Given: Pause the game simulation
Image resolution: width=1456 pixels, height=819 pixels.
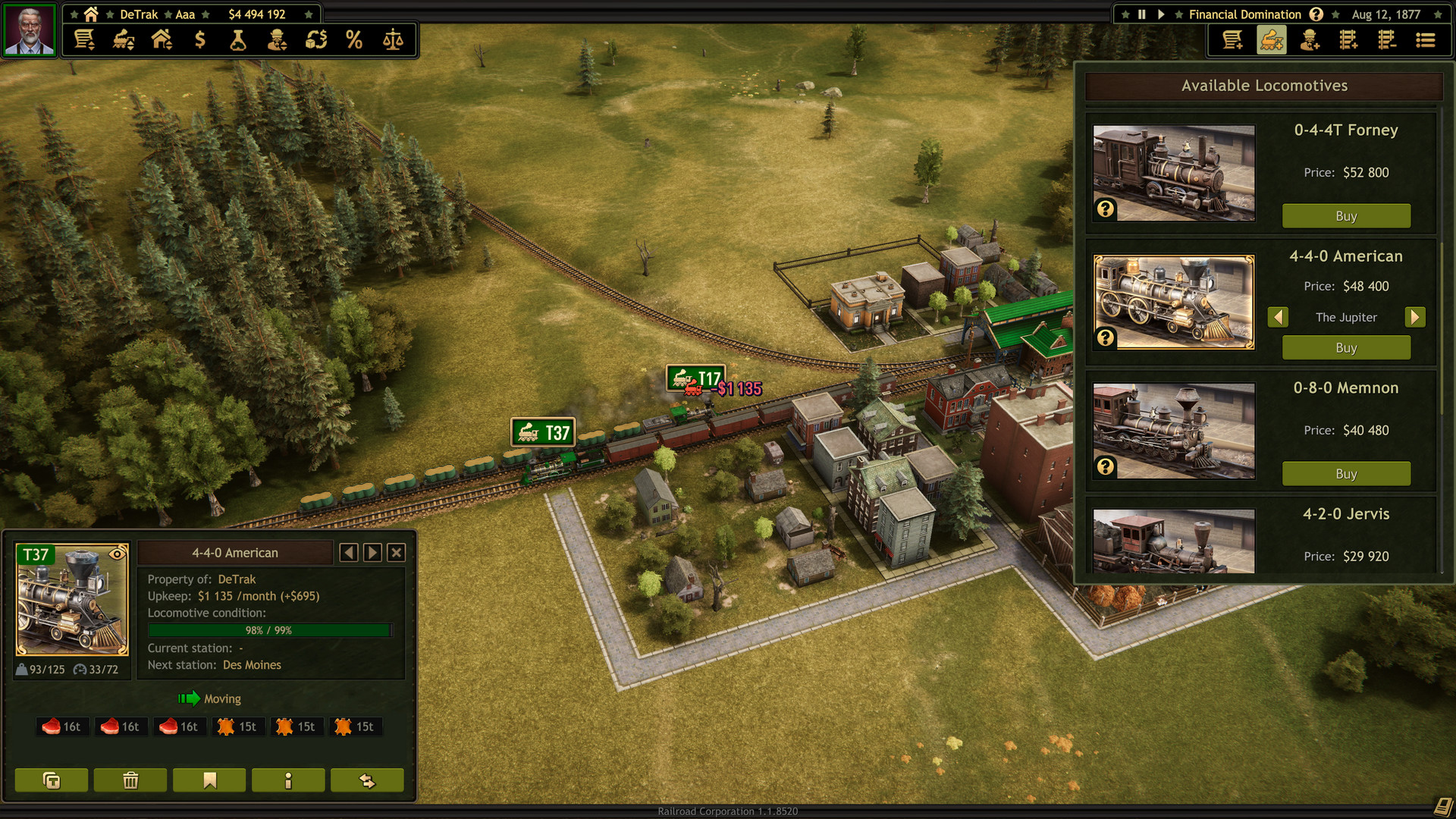Looking at the screenshot, I should click(x=1141, y=14).
